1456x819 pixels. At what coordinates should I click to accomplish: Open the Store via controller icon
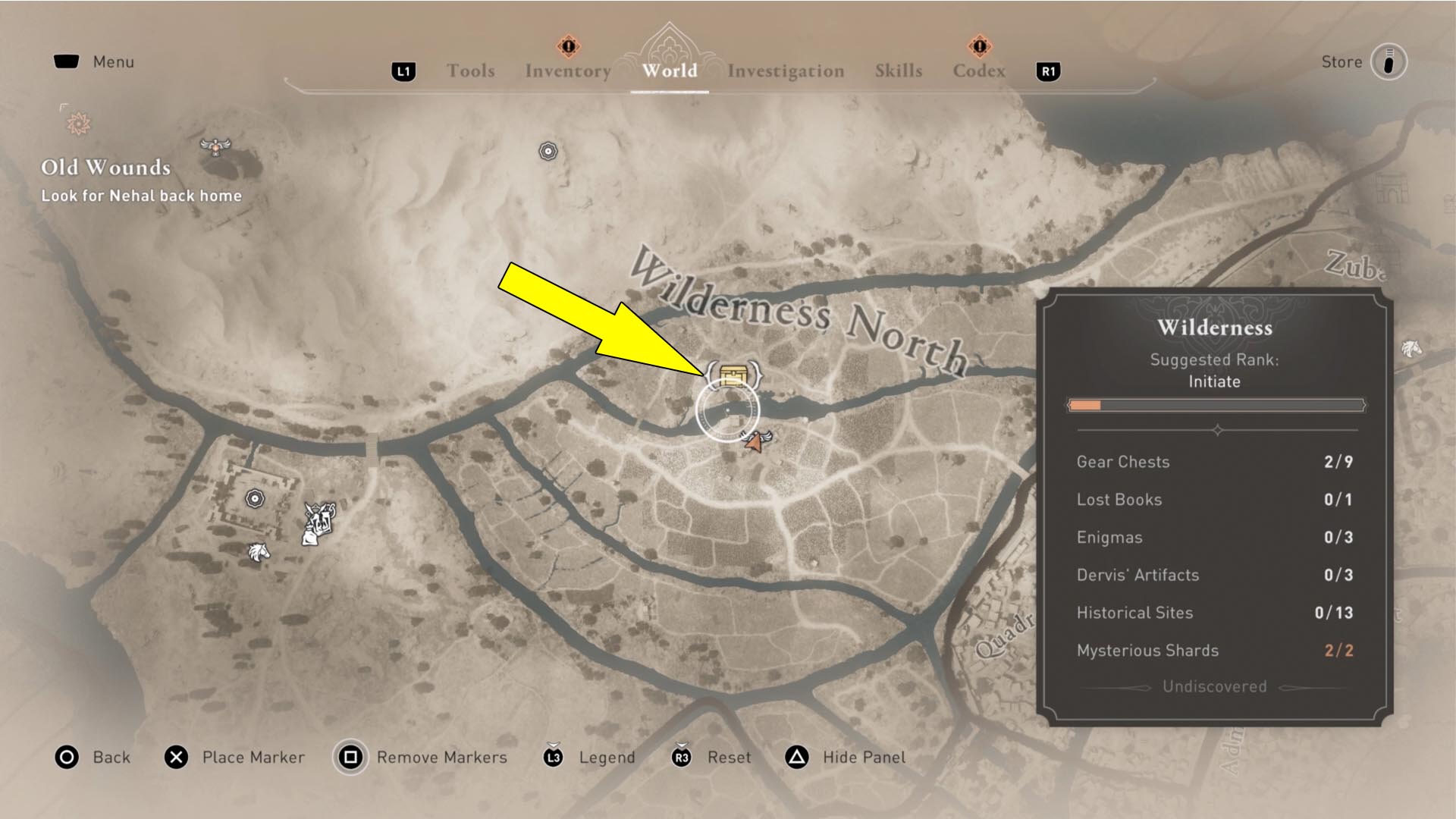(x=1388, y=63)
